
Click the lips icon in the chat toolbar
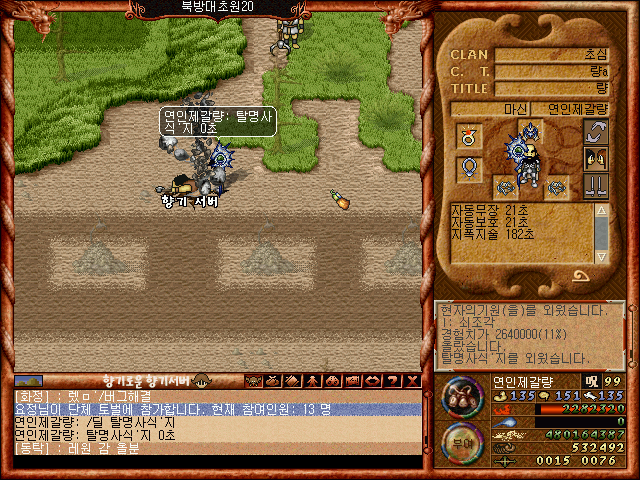click(x=372, y=381)
